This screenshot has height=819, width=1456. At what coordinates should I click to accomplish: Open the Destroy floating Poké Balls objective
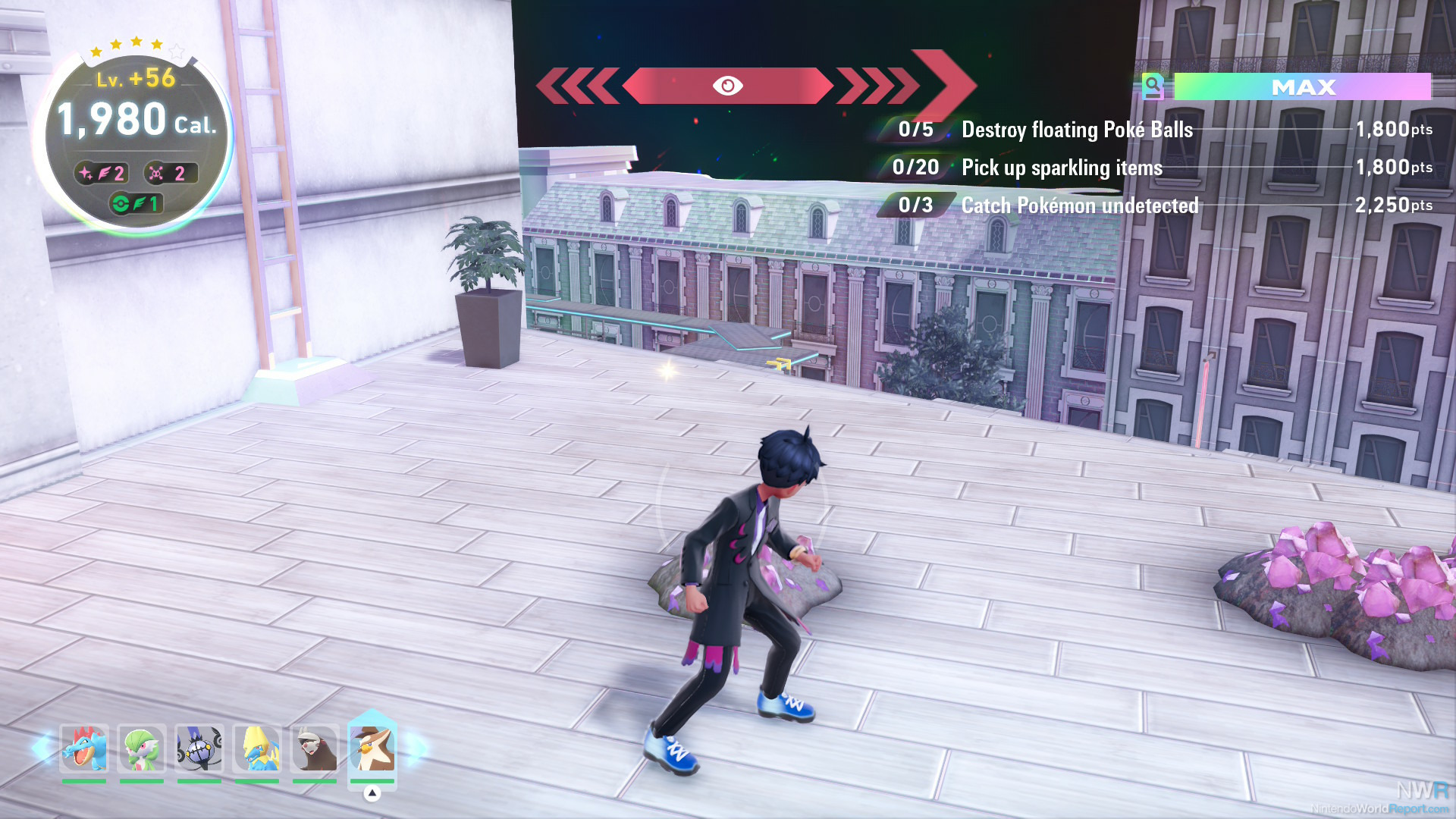tap(1077, 130)
